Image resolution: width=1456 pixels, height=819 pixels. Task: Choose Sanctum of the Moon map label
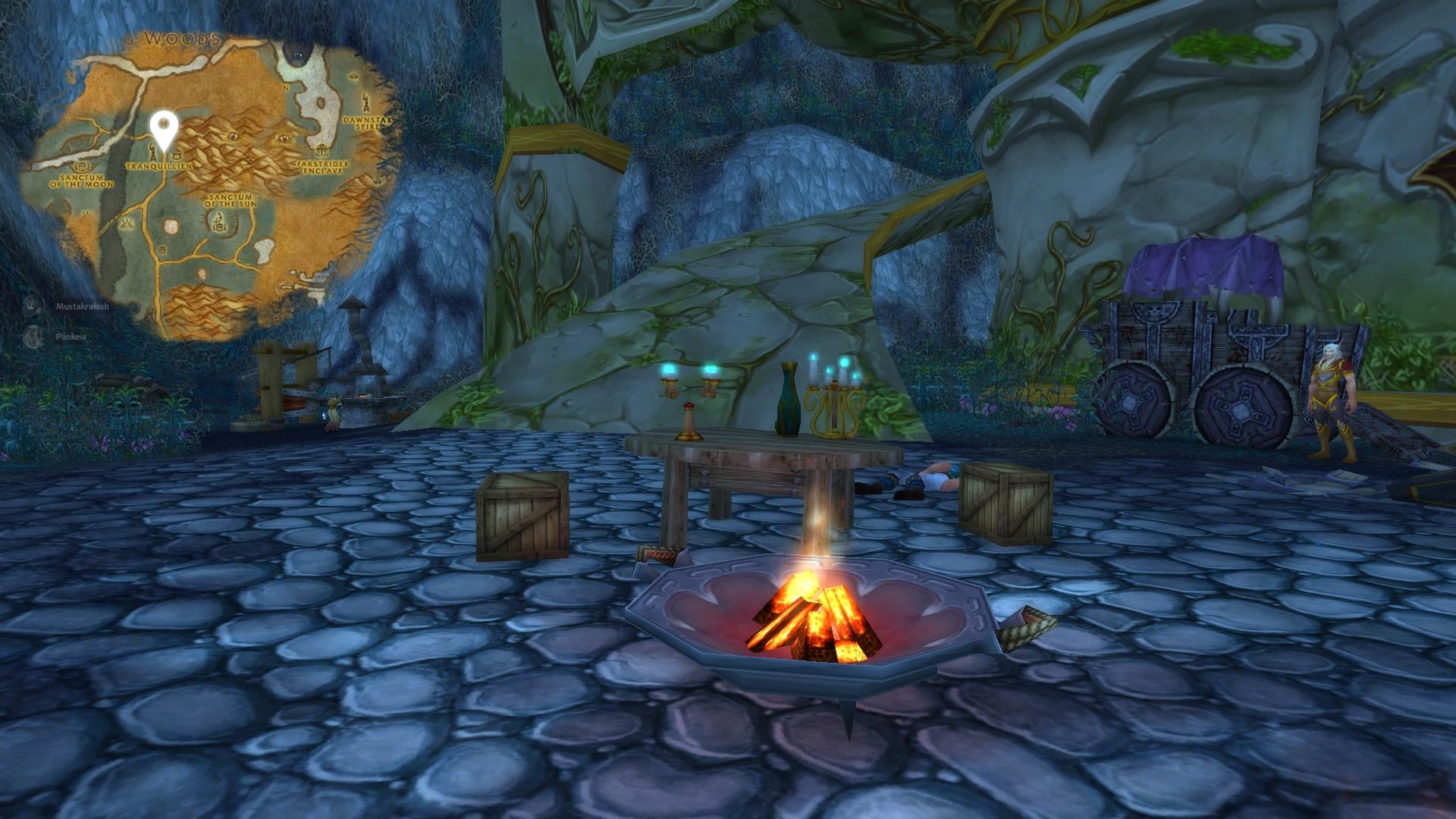pos(82,180)
